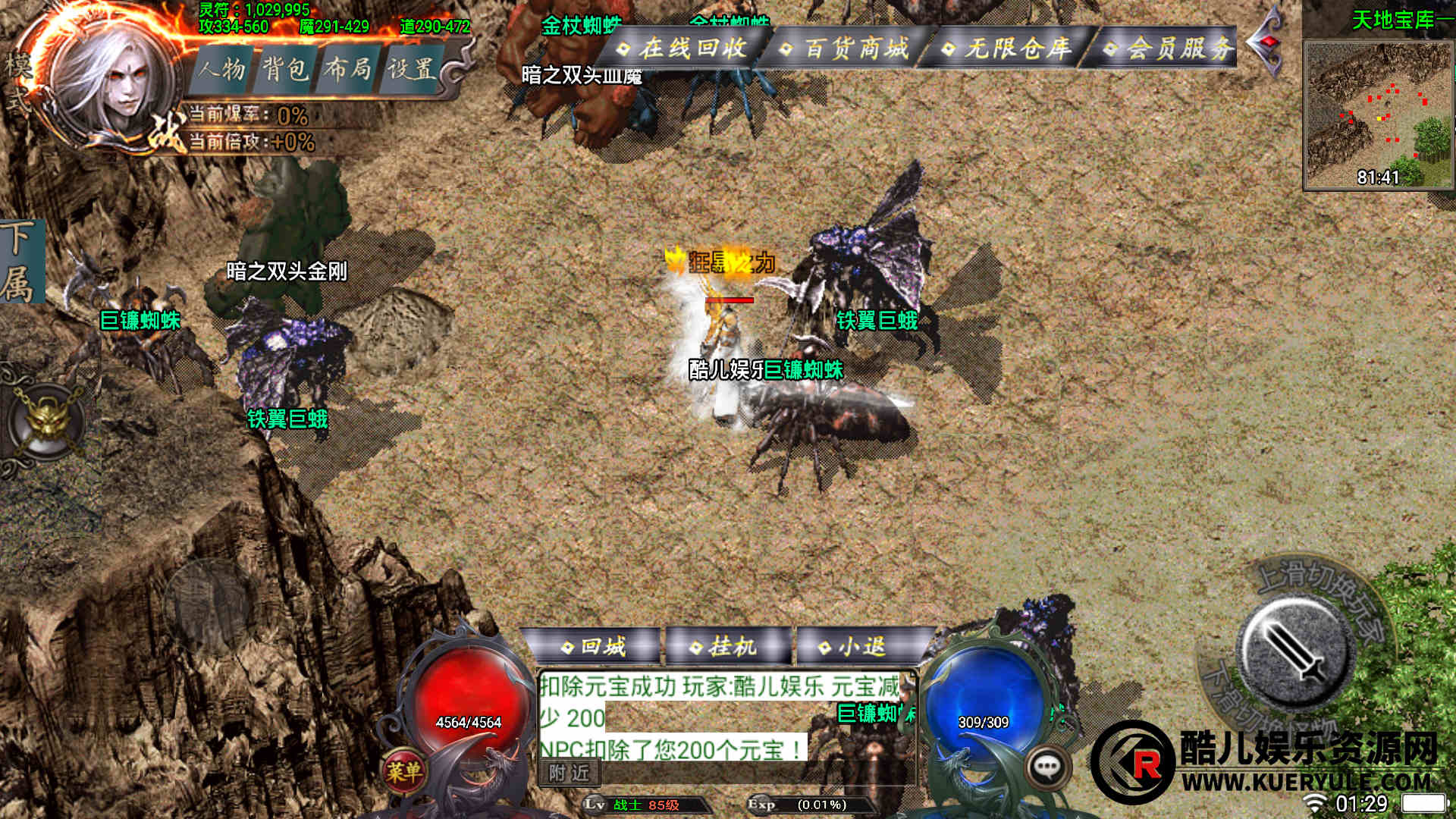This screenshot has width=1456, height=819.
Task: Open the 菜单 menu button
Action: pos(403,771)
